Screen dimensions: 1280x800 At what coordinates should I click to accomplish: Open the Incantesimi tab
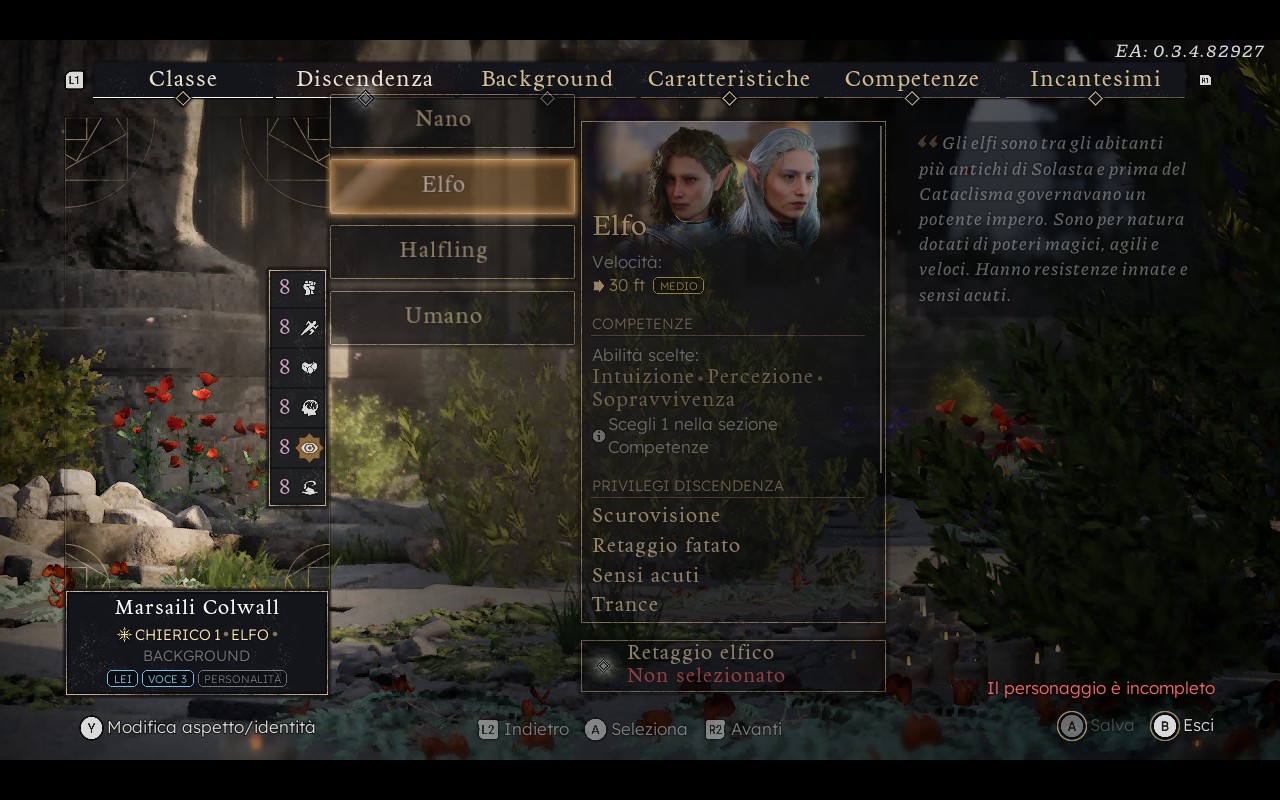[1096, 79]
